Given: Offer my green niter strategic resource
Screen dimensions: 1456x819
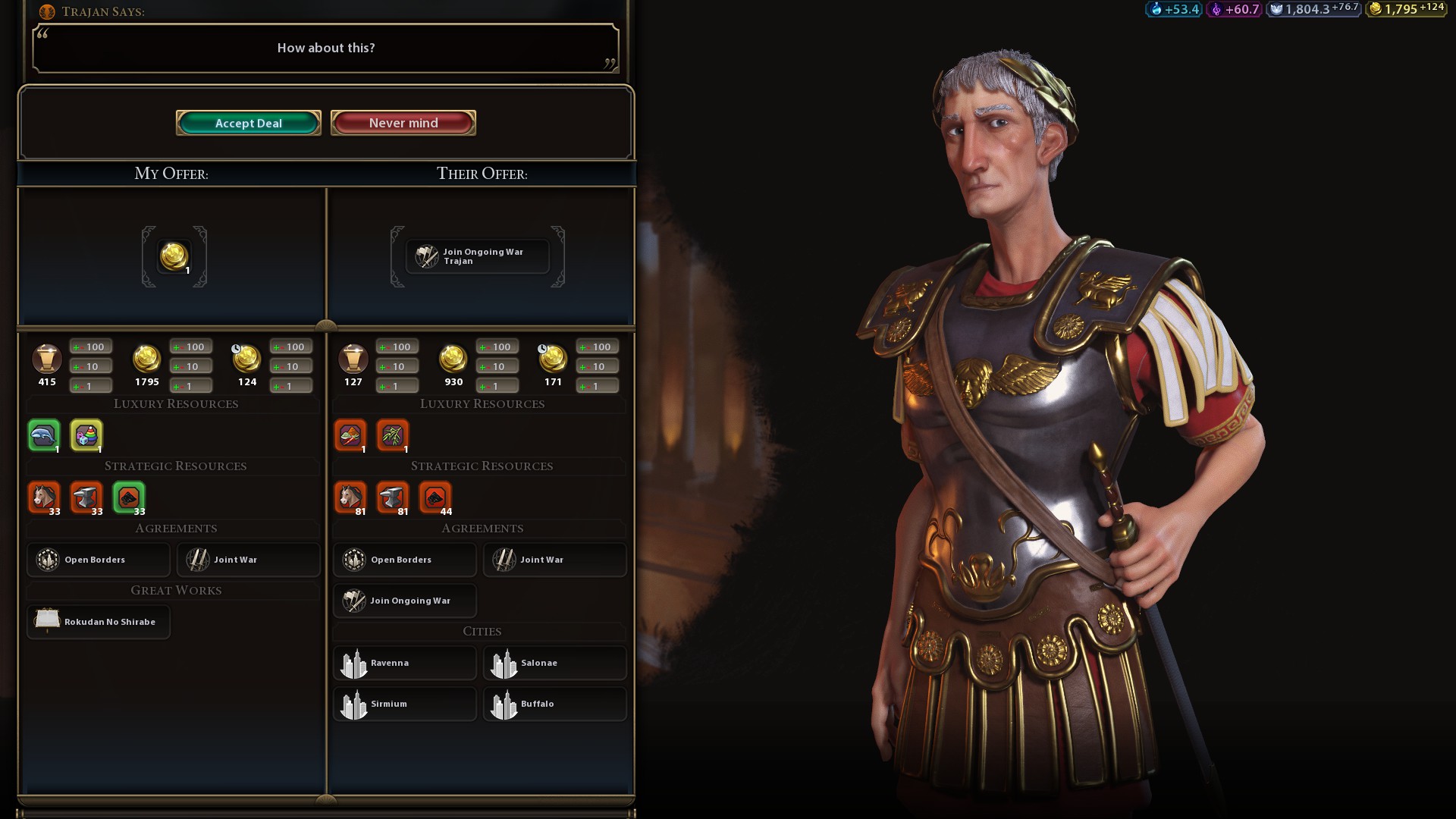Looking at the screenshot, I should pyautogui.click(x=129, y=497).
